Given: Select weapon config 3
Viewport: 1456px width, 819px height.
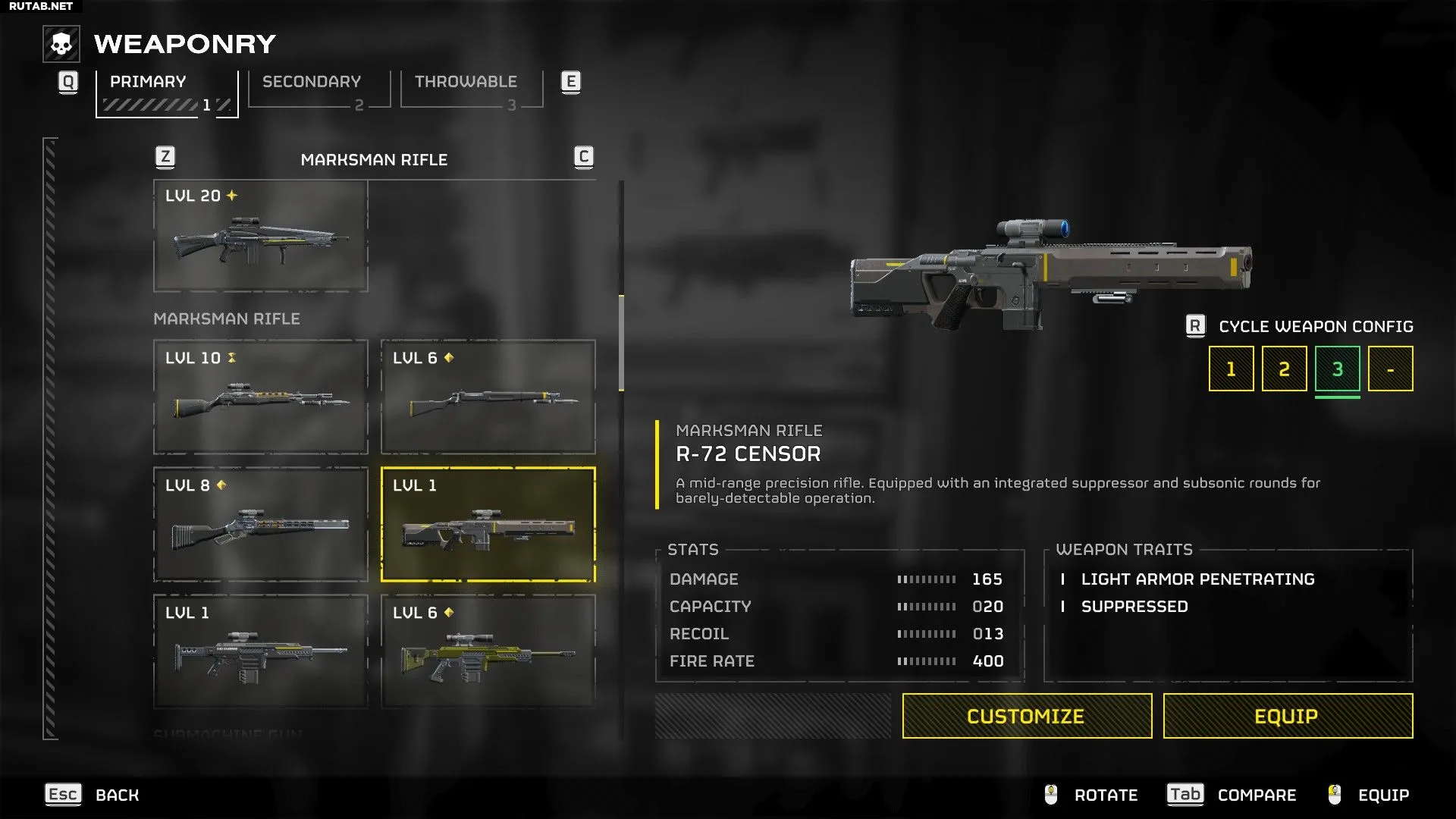Looking at the screenshot, I should pyautogui.click(x=1337, y=369).
